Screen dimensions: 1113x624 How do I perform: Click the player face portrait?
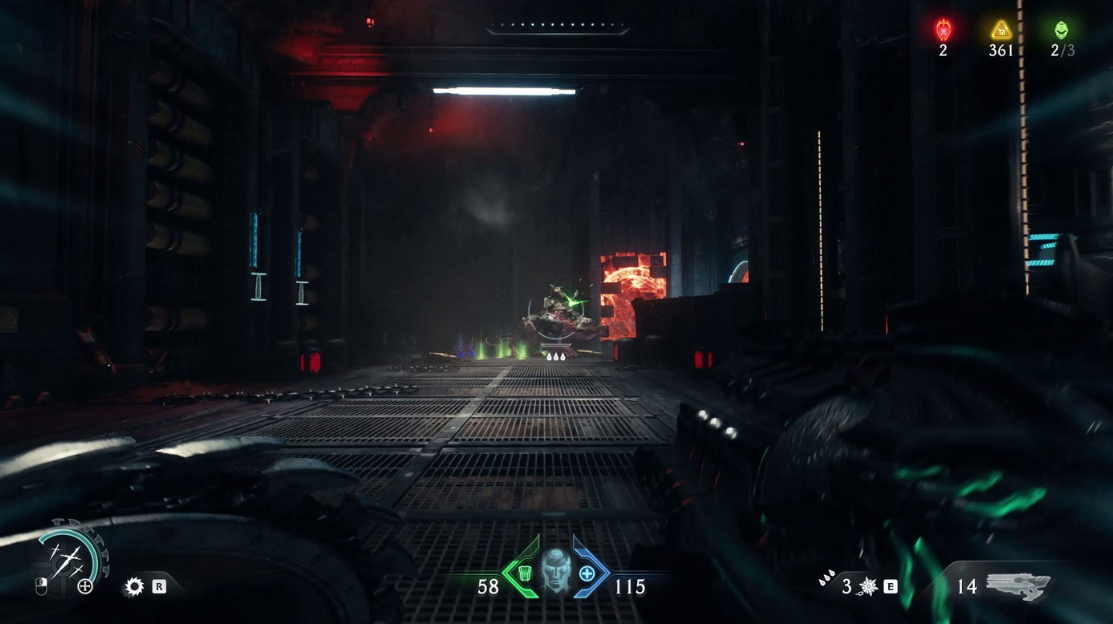(x=555, y=572)
